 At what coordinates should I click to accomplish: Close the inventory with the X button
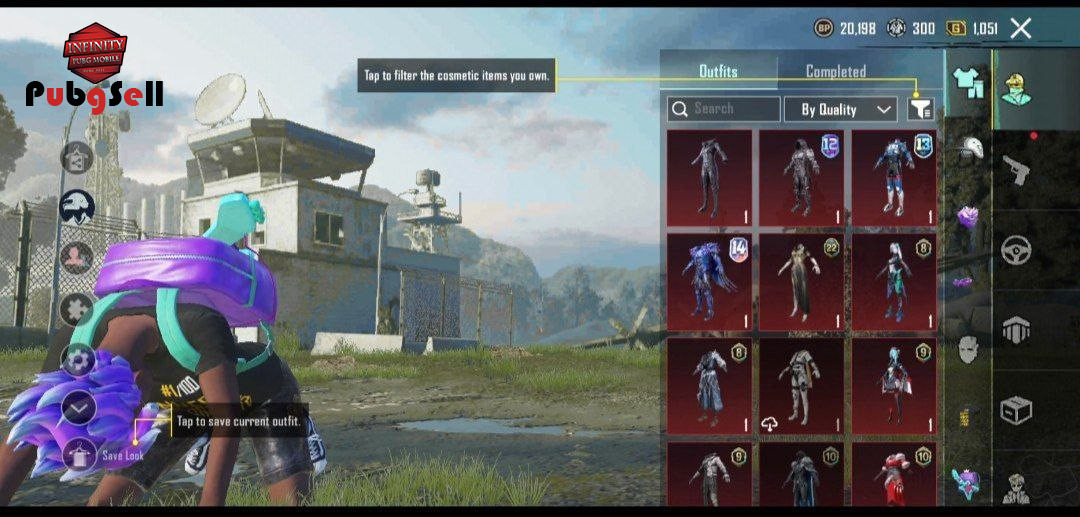(x=1020, y=28)
